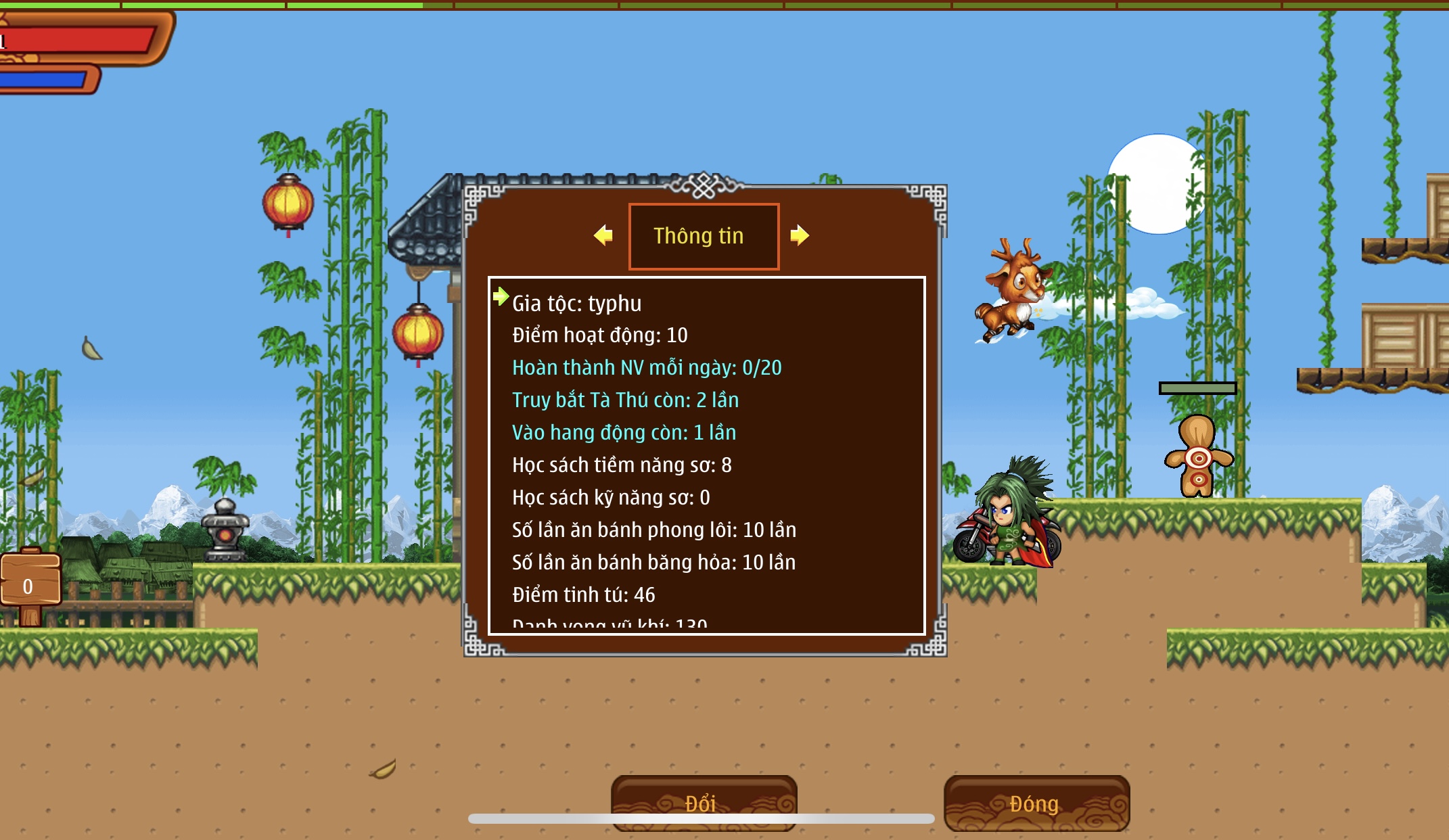Screen dimensions: 1449x840
Task: Select Học sách tiềm năng sơ row
Action: [x=622, y=465]
